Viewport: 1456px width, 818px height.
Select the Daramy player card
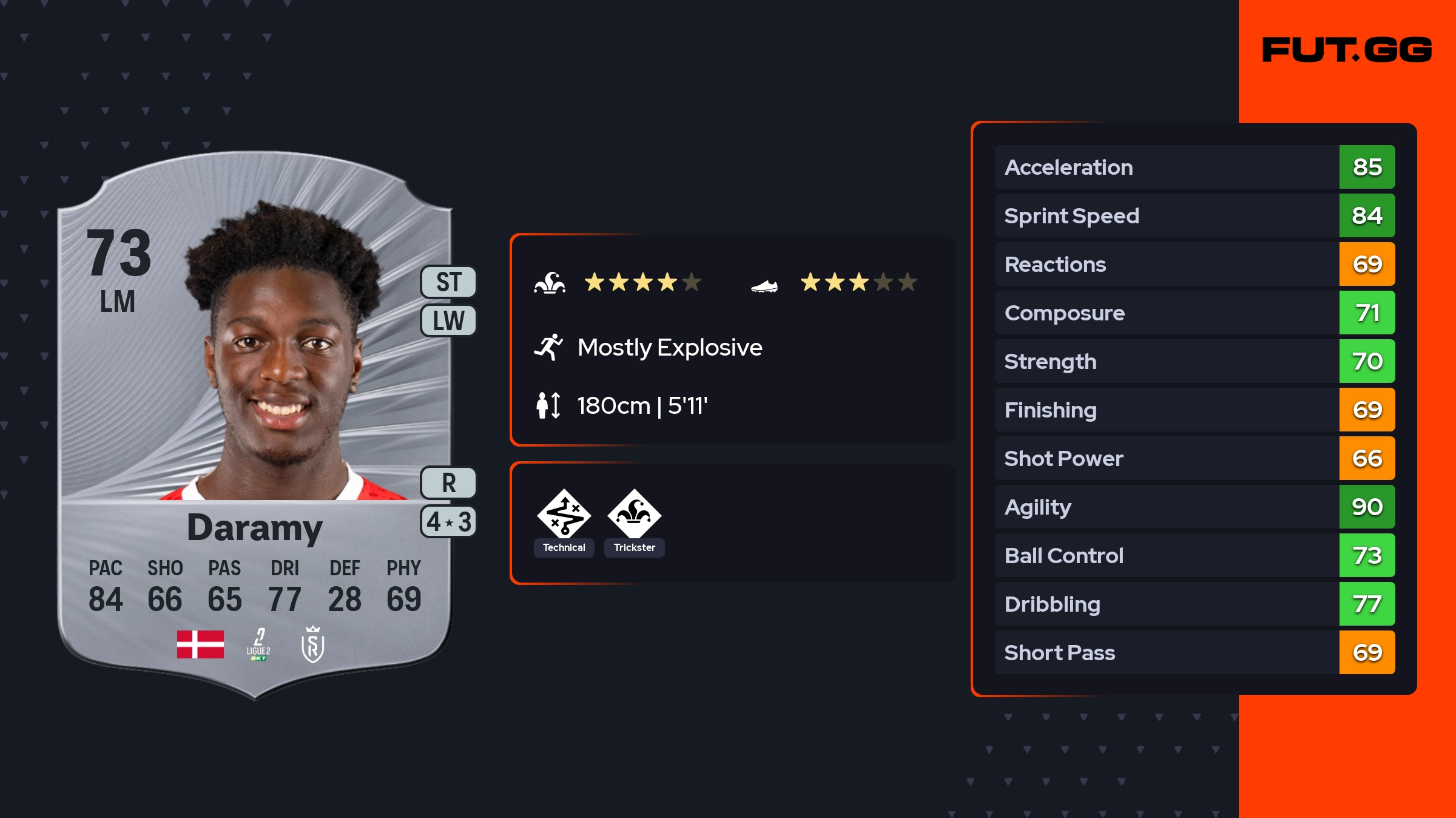click(x=255, y=425)
